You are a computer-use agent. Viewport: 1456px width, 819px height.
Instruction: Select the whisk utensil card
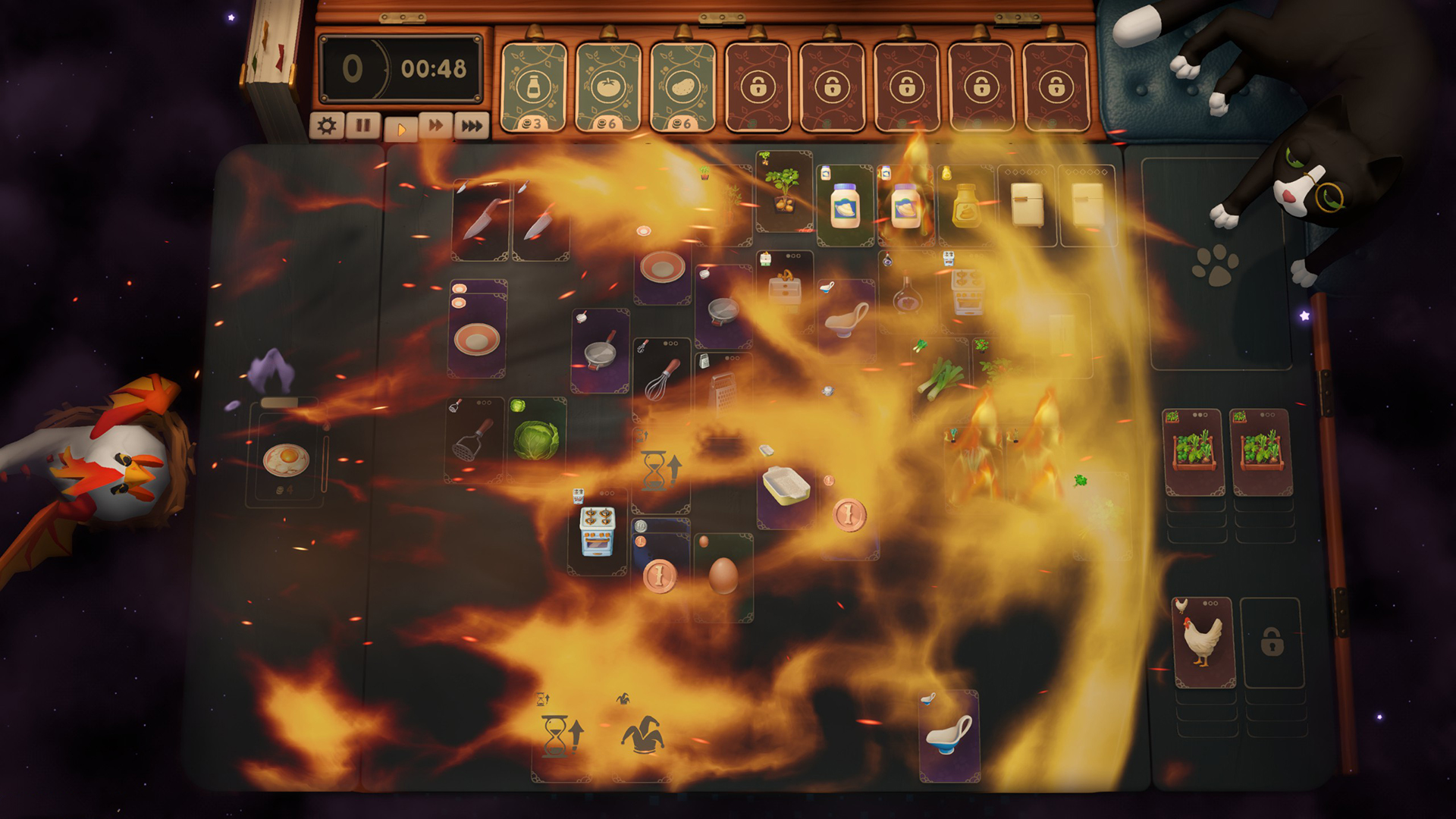point(662,379)
